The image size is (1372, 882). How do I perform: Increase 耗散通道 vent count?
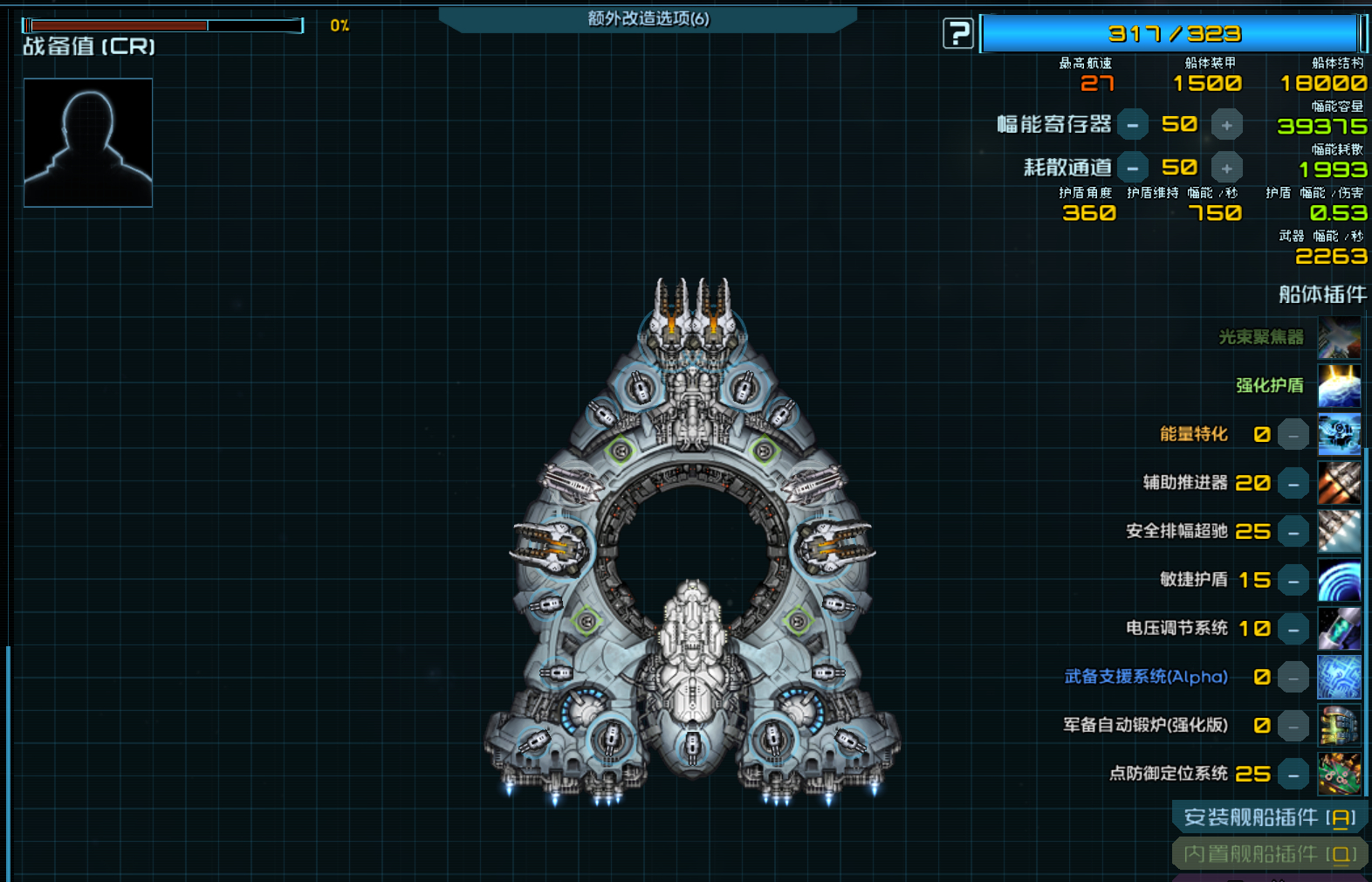point(1226,168)
